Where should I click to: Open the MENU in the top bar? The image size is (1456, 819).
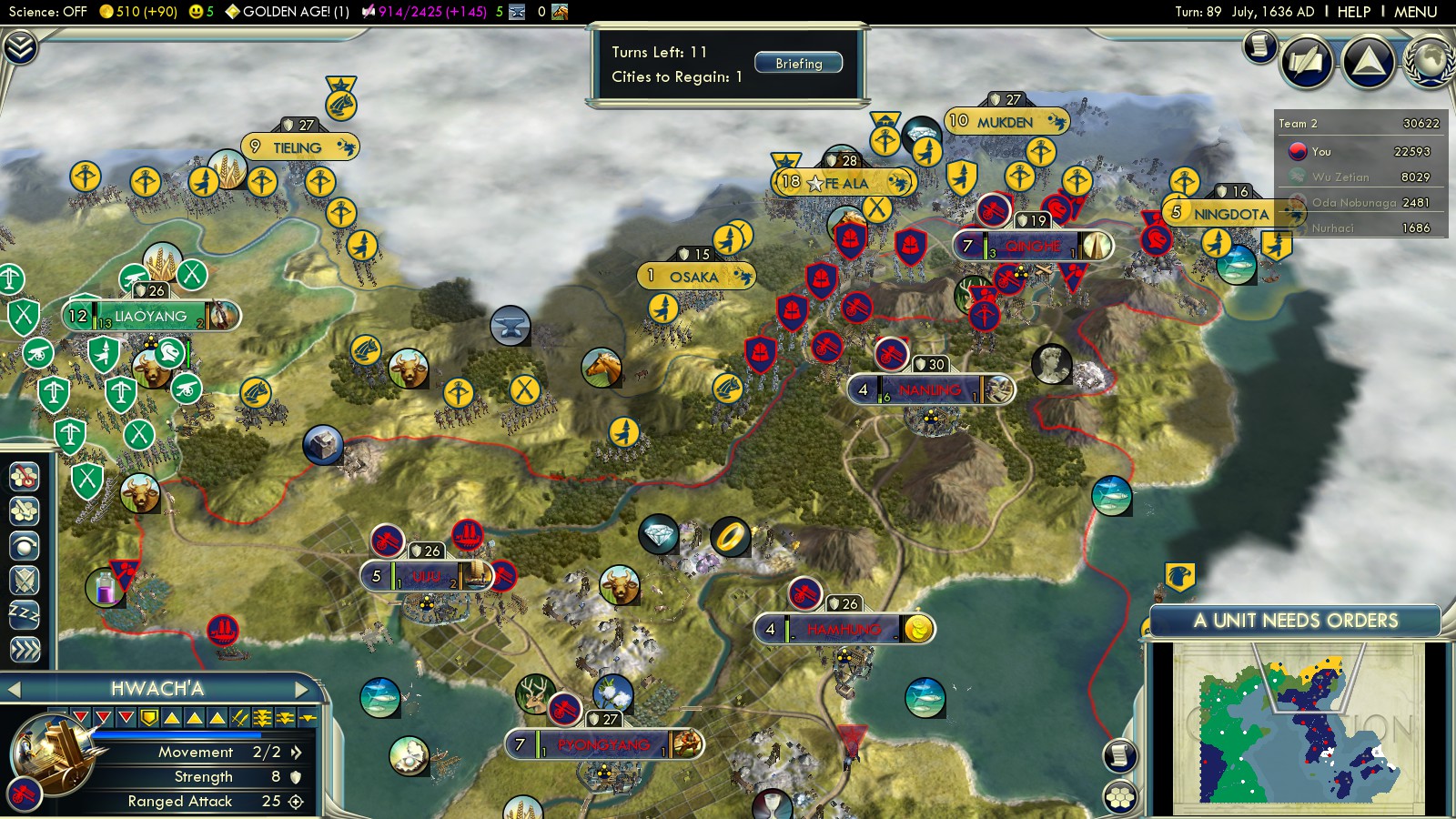click(x=1415, y=12)
